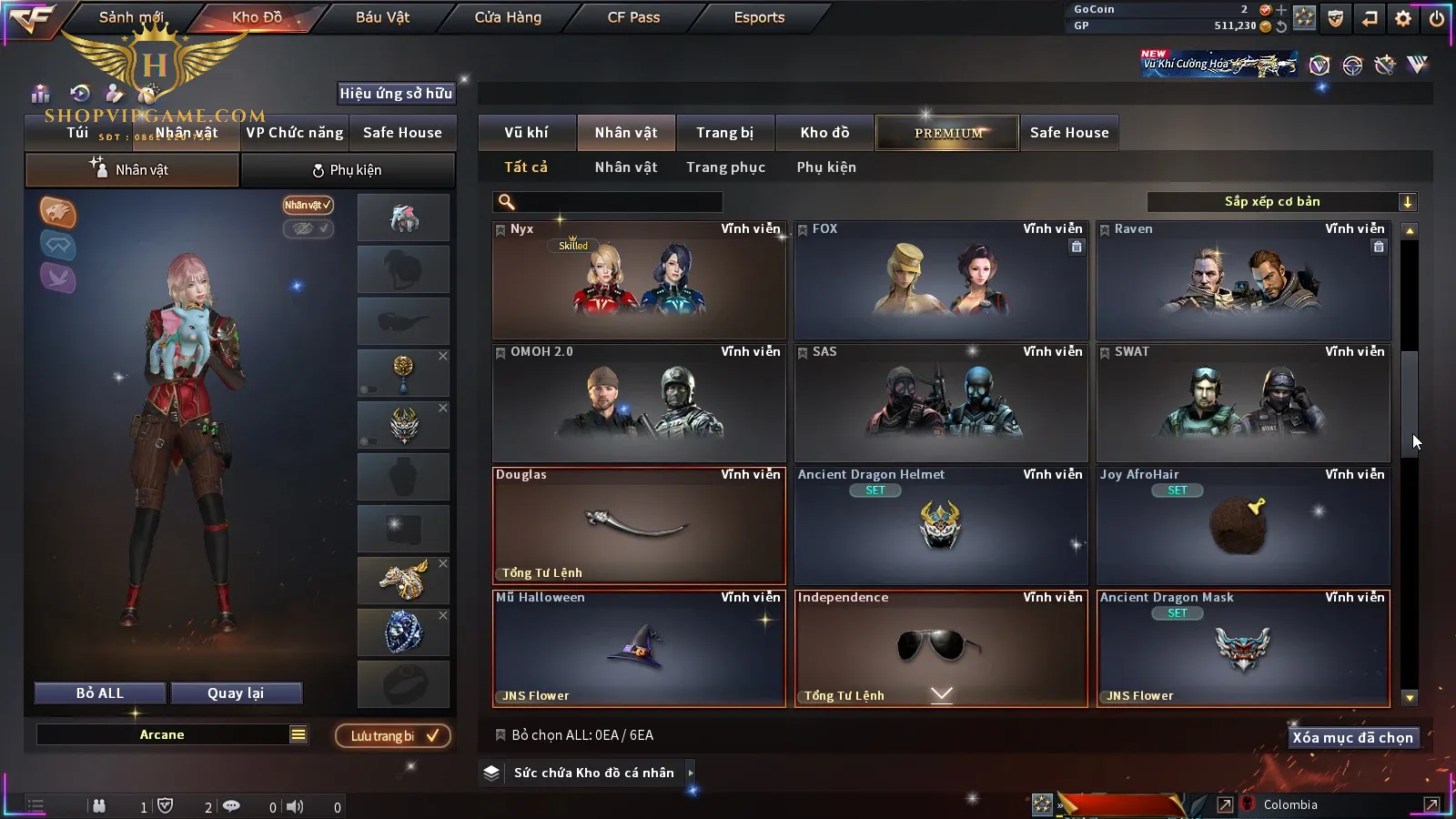
Task: Open the CF Pass menu
Action: (633, 17)
